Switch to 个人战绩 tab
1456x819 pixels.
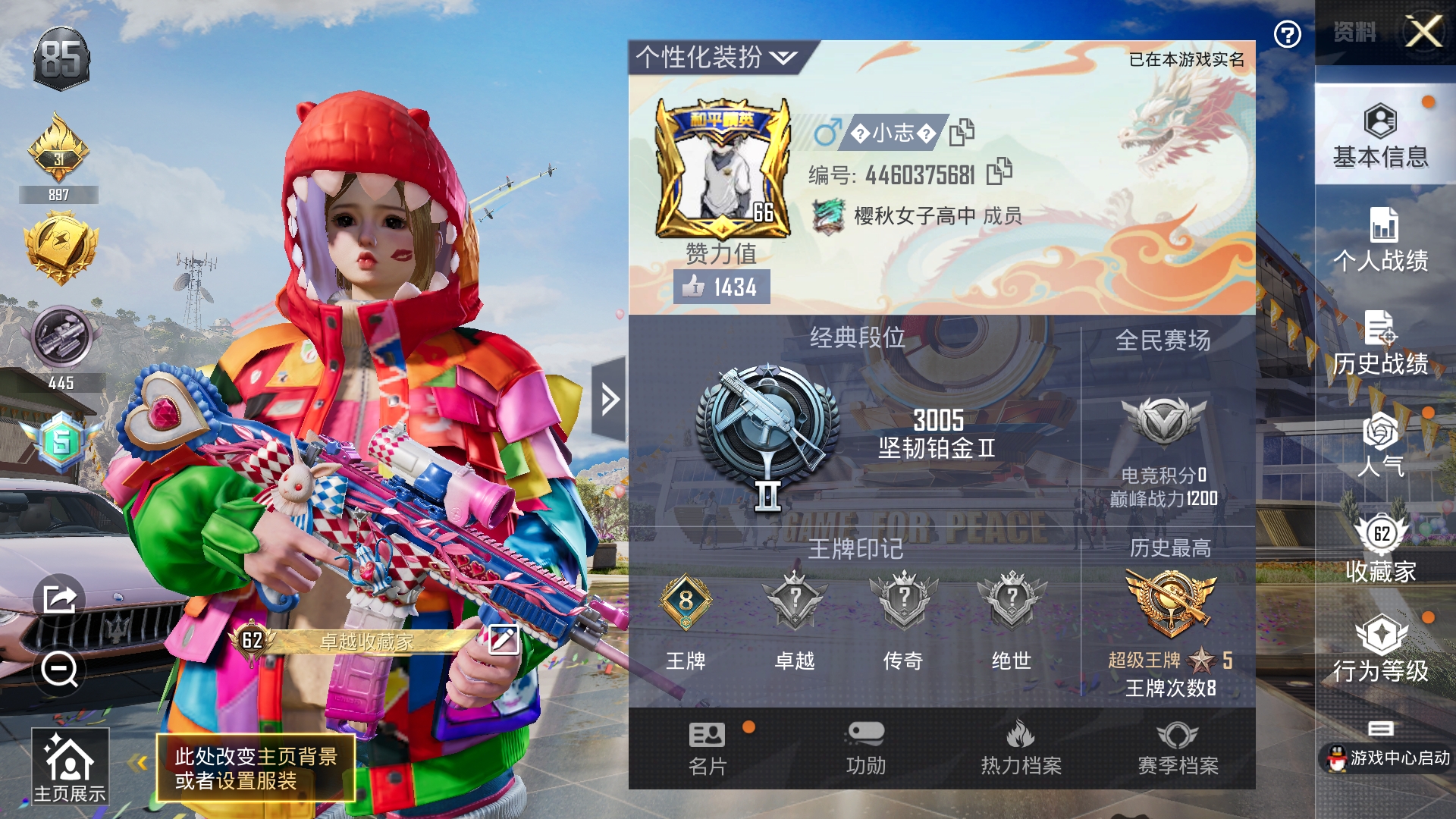coord(1380,240)
